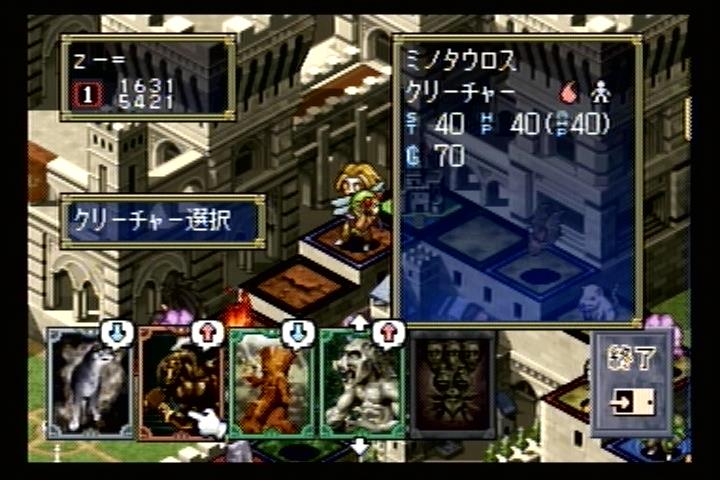
Task: Choose the Minotaur card with red border
Action: pyautogui.click(x=181, y=385)
